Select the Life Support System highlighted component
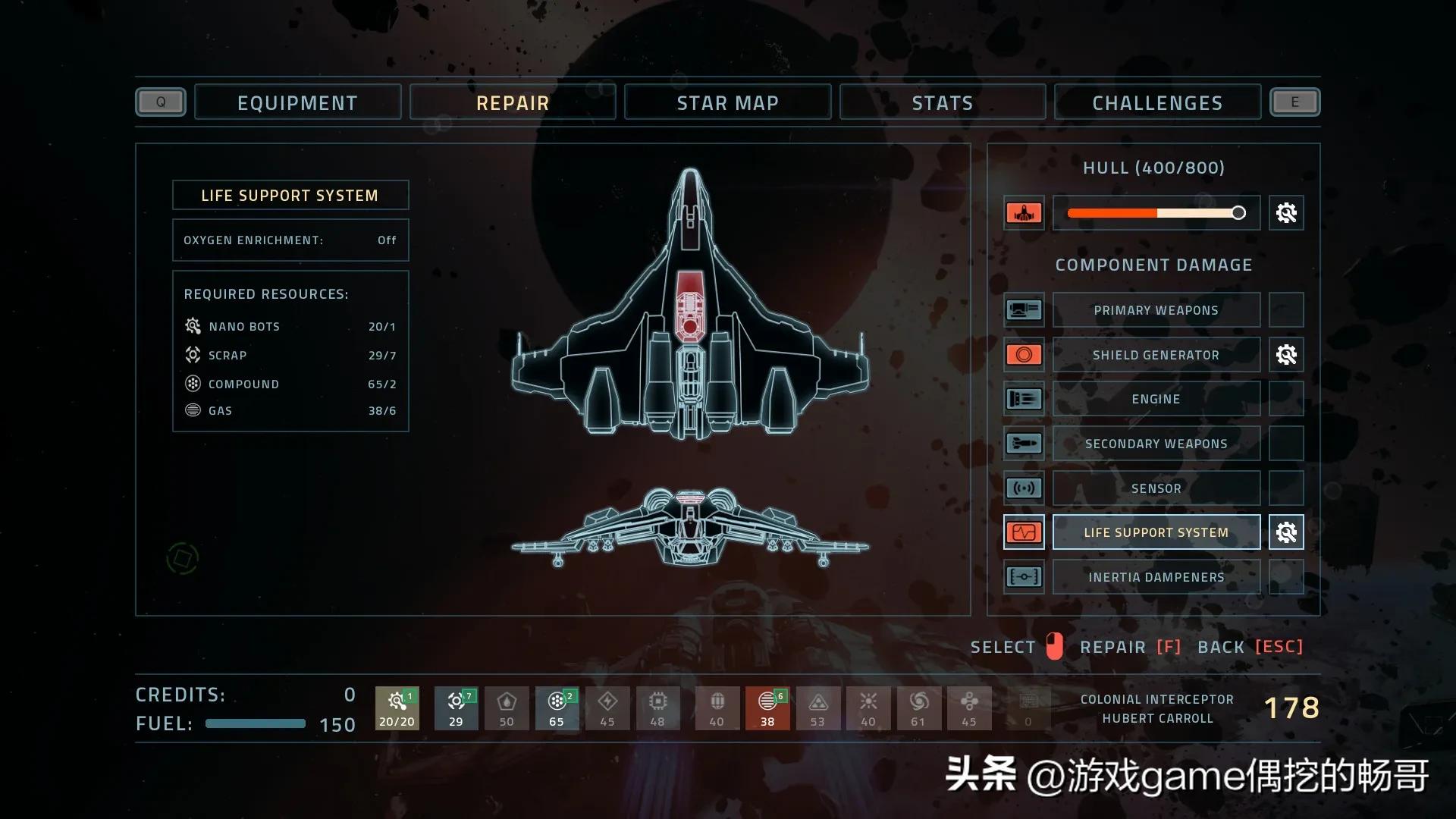This screenshot has height=819, width=1456. 1156,532
